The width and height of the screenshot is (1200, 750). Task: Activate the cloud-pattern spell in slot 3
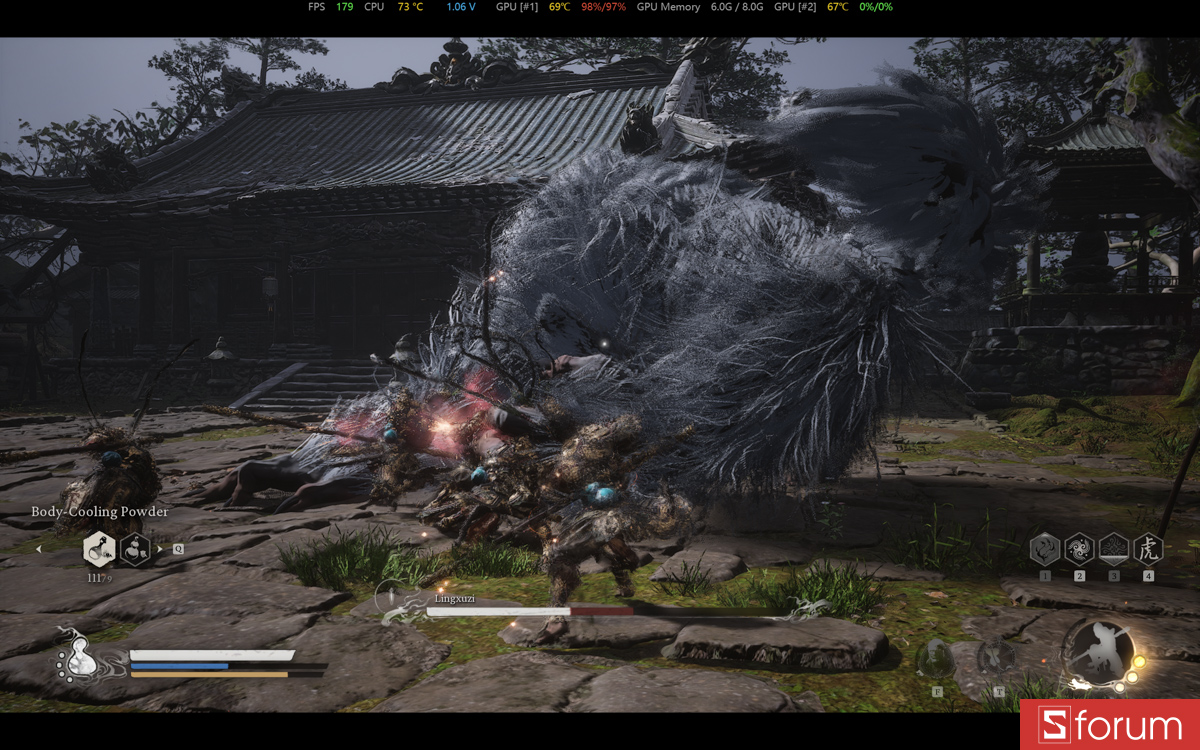[1114, 548]
